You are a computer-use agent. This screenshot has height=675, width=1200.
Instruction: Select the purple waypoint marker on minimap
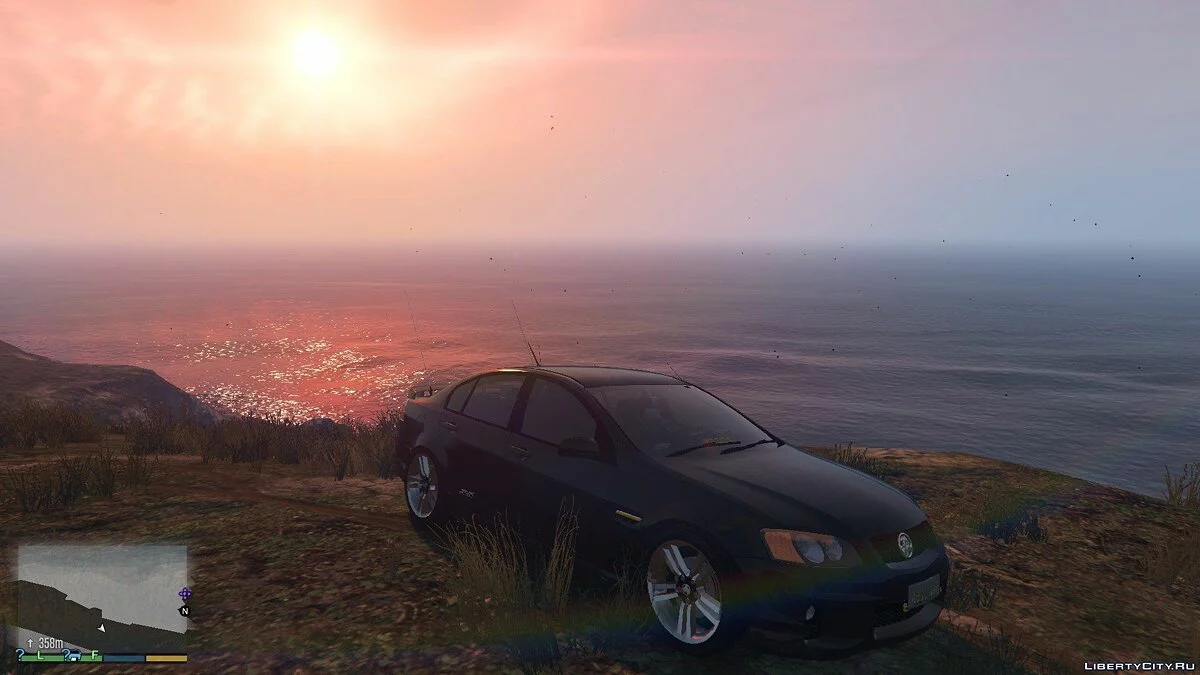184,594
